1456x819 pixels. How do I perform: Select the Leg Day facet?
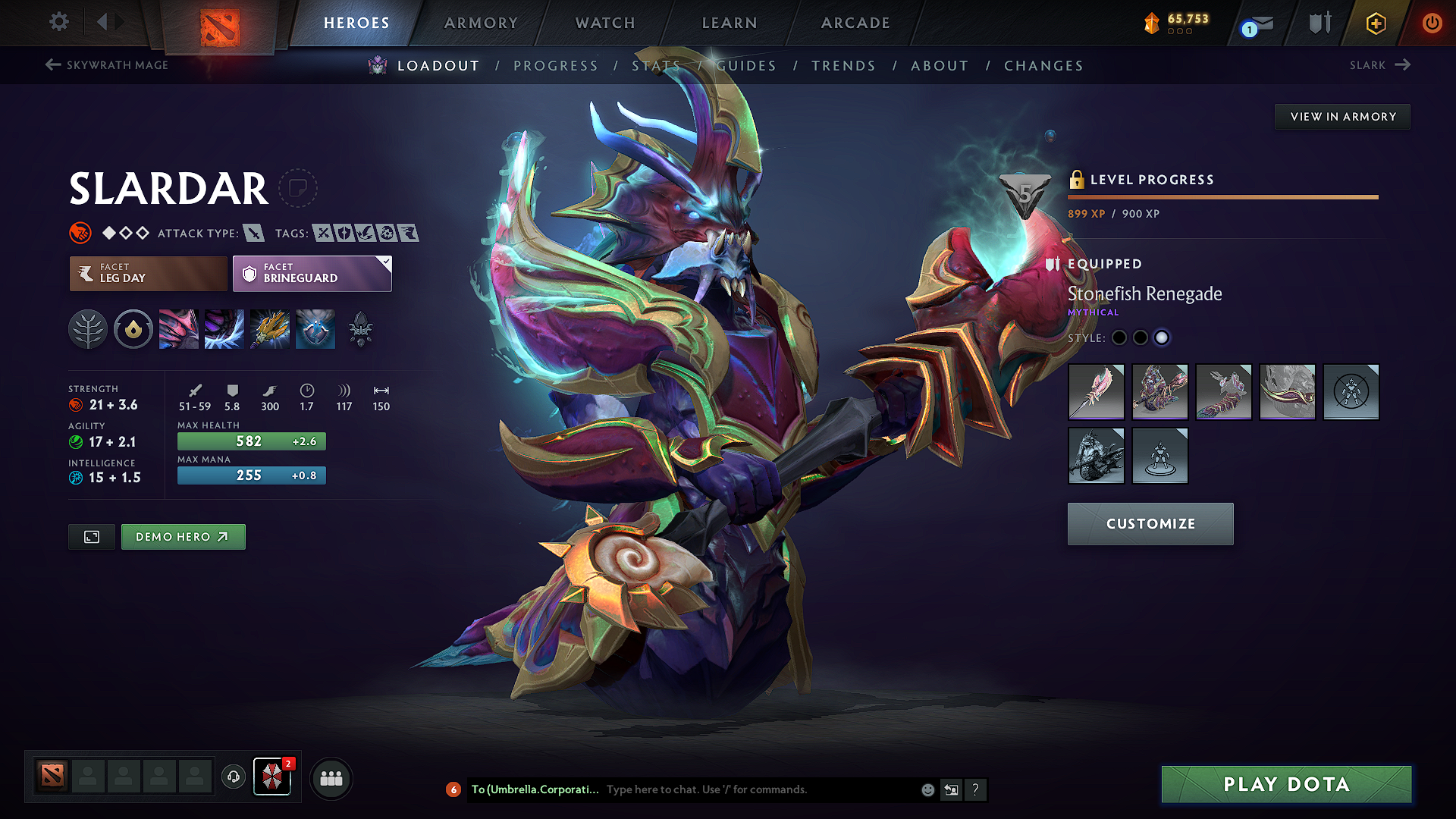(147, 273)
